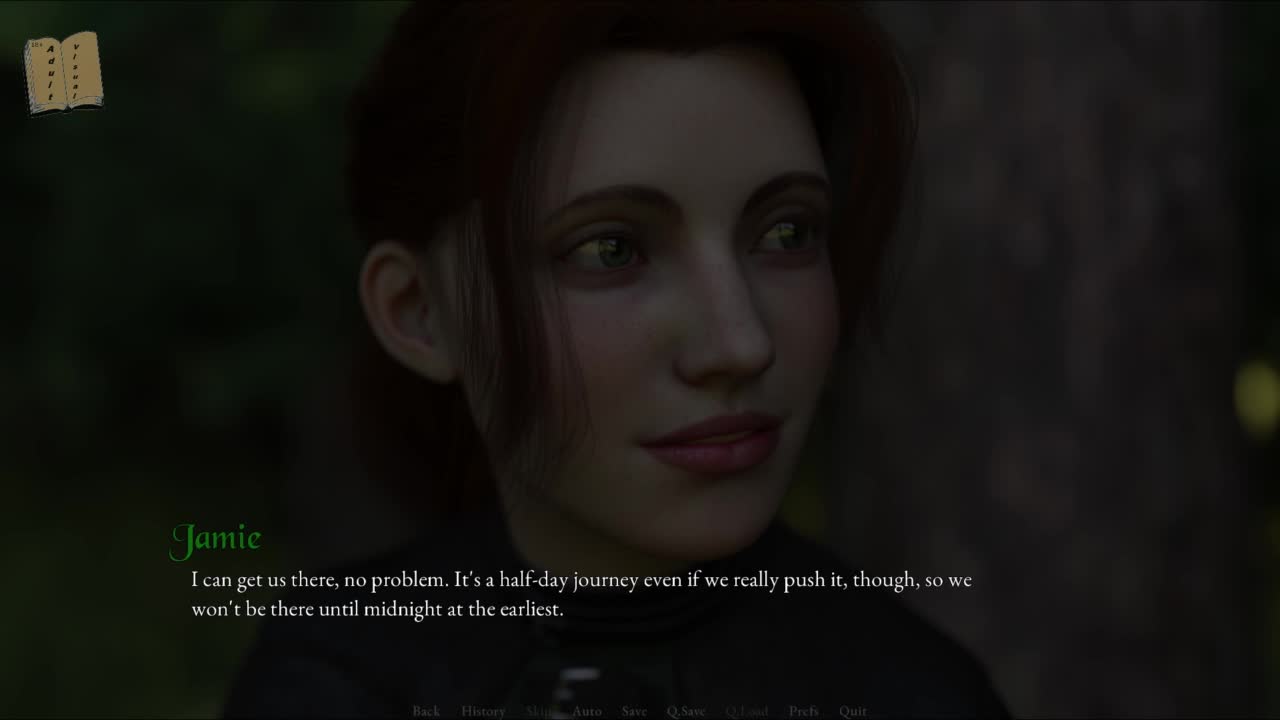
Task: Go back to the previous dialogue line
Action: (x=426, y=711)
